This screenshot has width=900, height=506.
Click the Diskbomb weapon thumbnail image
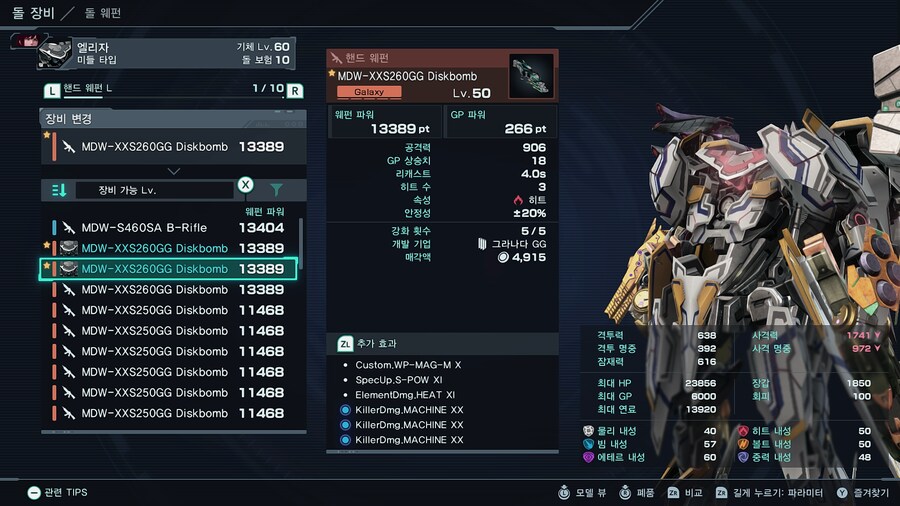click(x=530, y=76)
